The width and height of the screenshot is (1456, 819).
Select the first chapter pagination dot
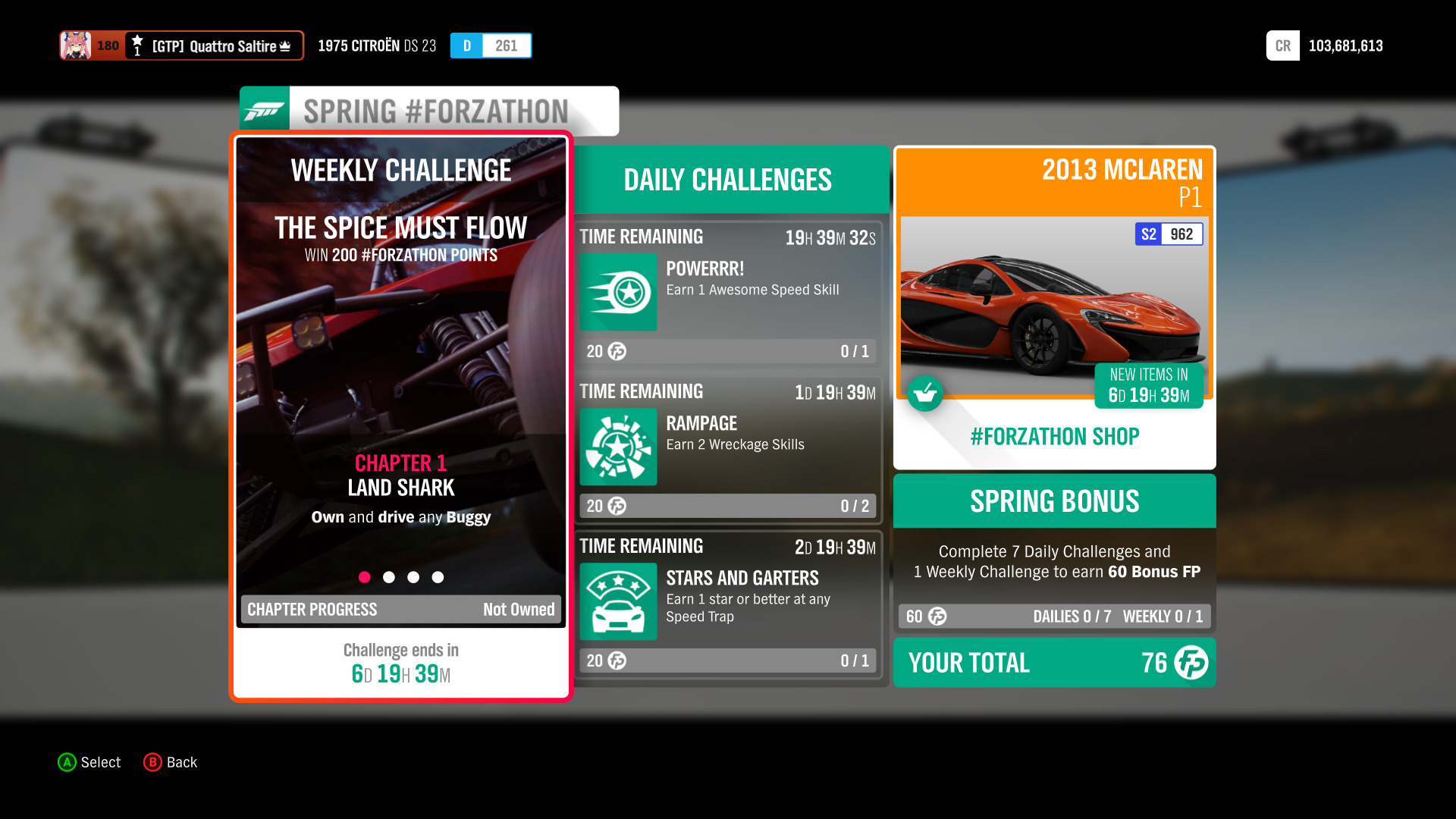click(x=365, y=576)
